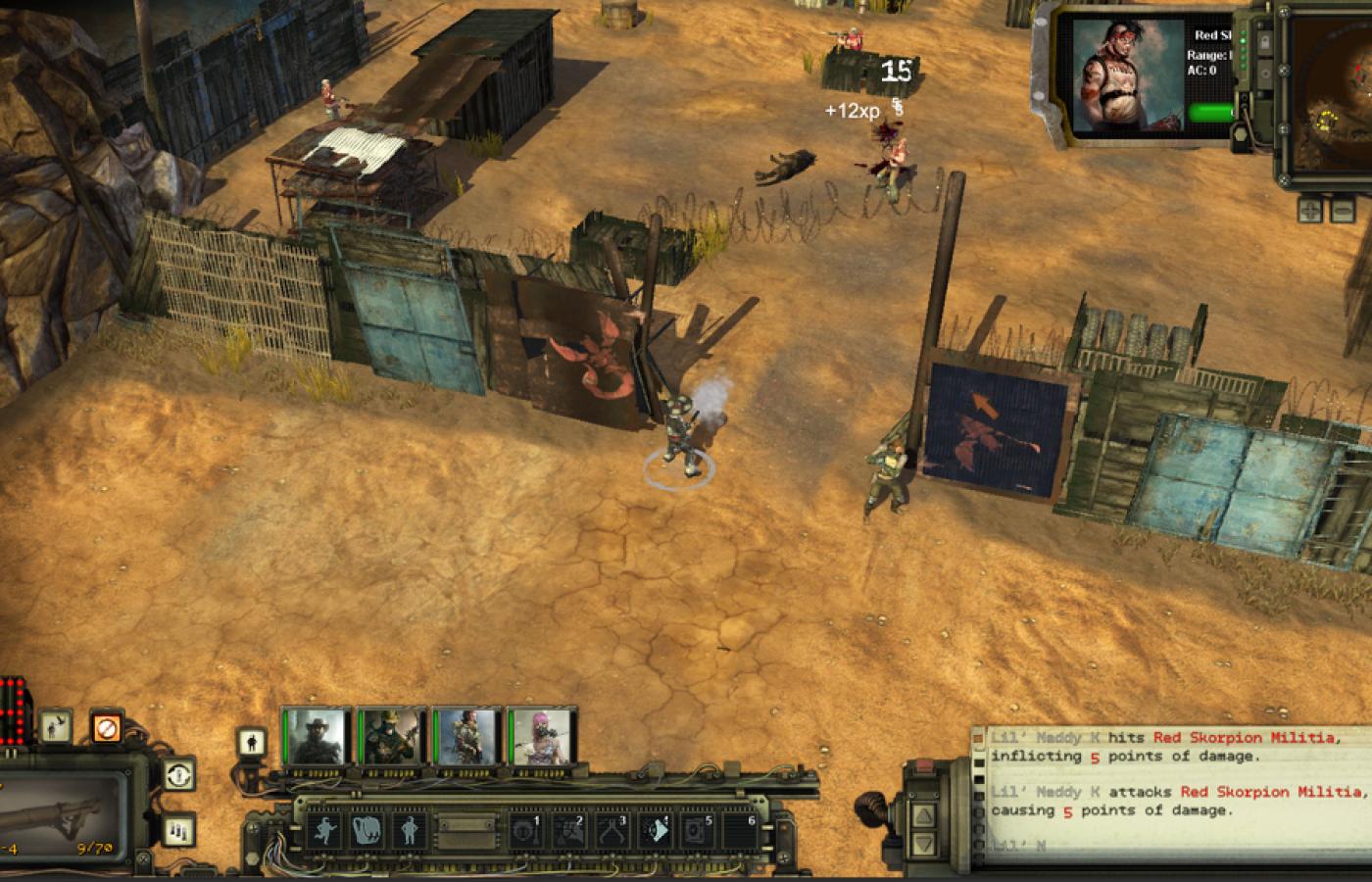Select the pink-haired ranger portrait
This screenshot has height=882, width=1372.
pos(539,736)
